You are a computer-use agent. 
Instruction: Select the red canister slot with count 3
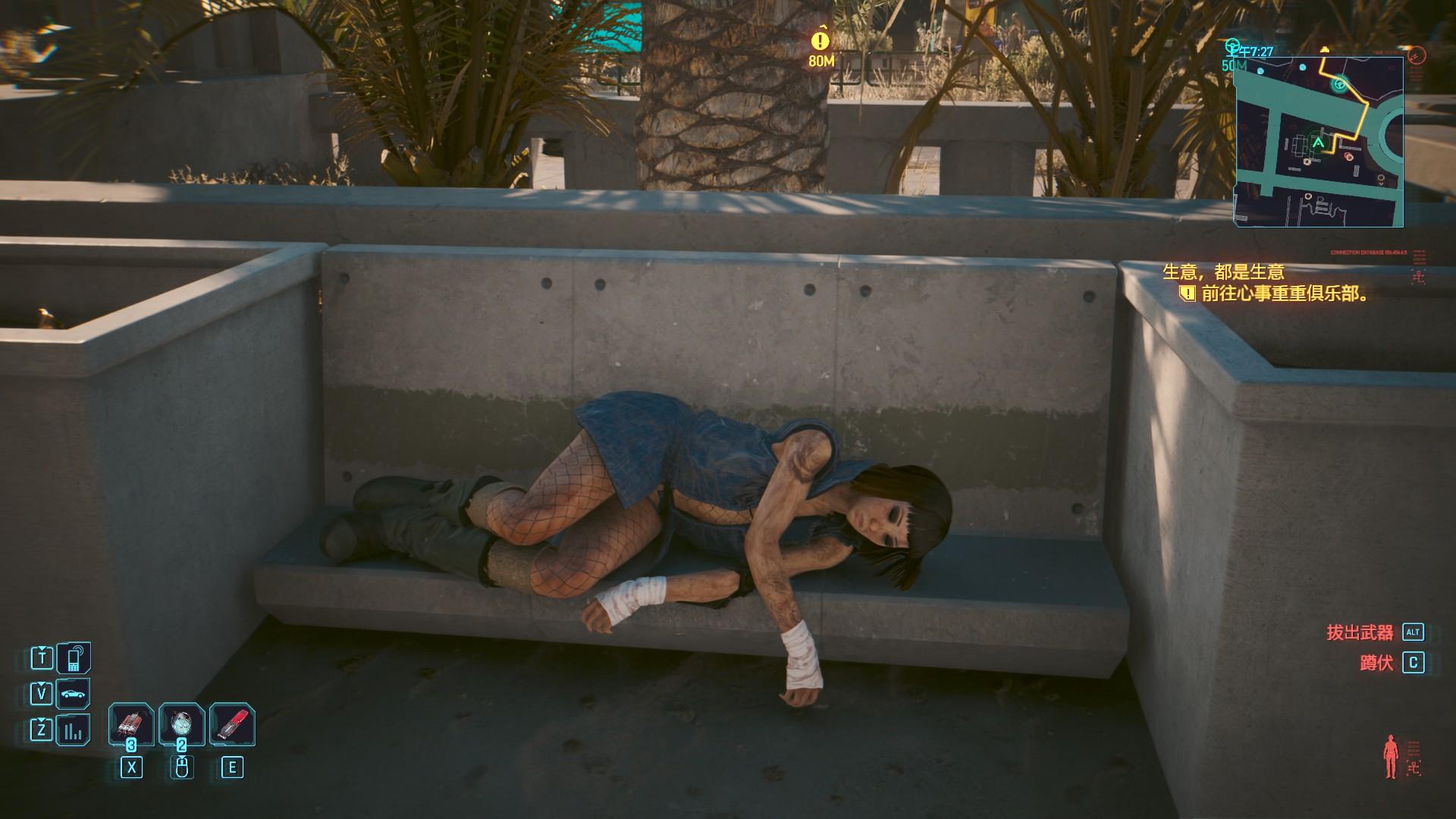pyautogui.click(x=130, y=725)
